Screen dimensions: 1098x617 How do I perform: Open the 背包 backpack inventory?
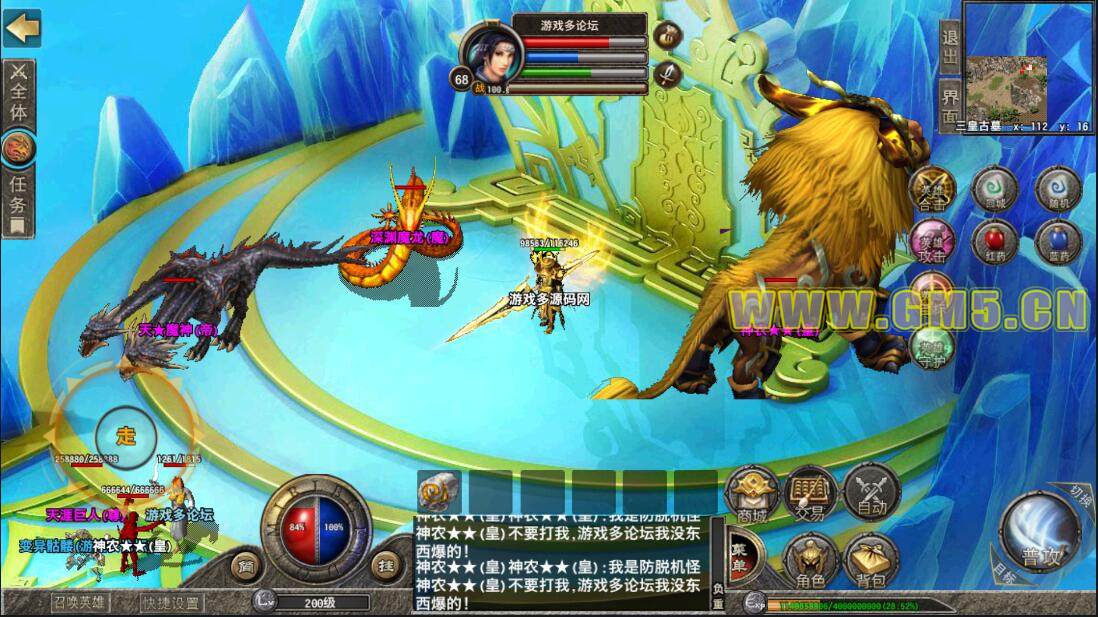(x=870, y=562)
